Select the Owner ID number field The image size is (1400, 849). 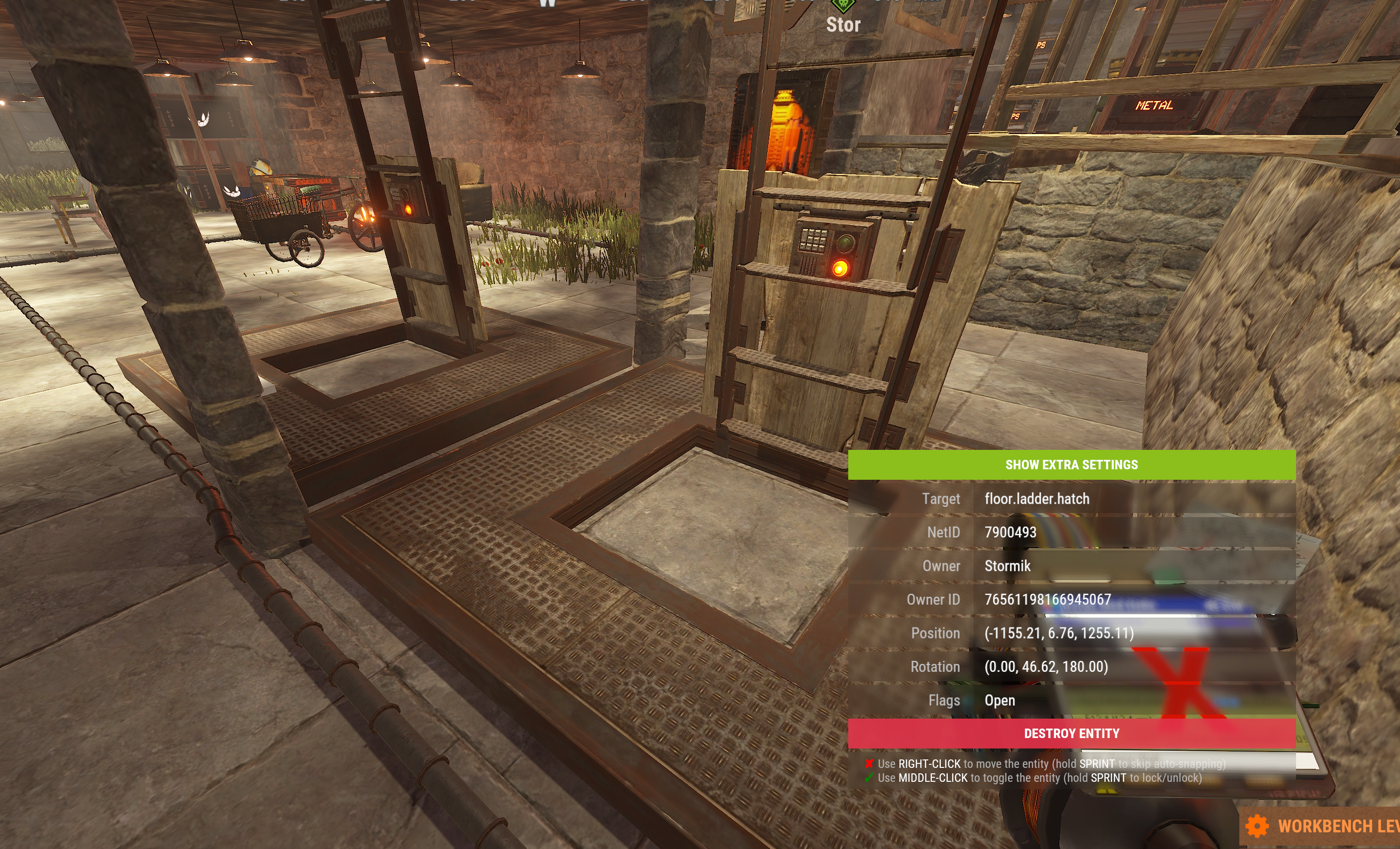coord(1047,600)
